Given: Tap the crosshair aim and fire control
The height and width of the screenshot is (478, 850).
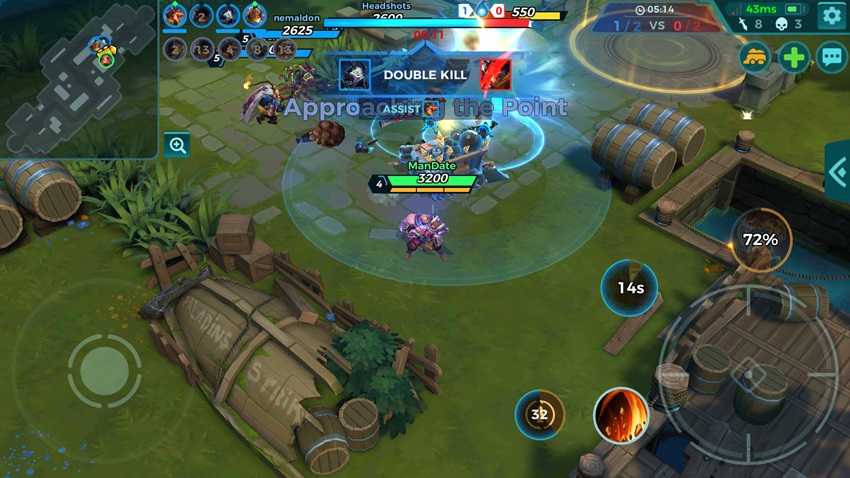Looking at the screenshot, I should click(x=748, y=372).
